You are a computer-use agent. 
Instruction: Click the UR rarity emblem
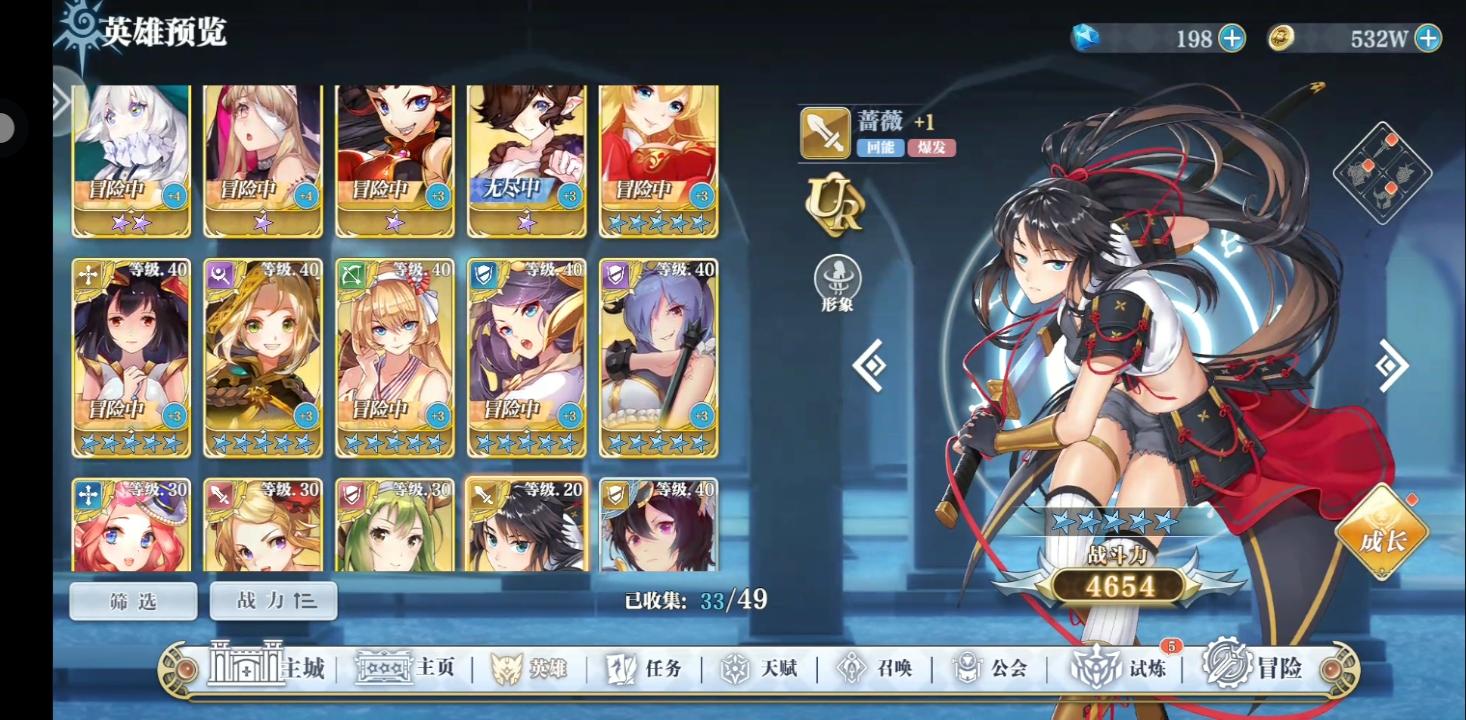coord(836,205)
